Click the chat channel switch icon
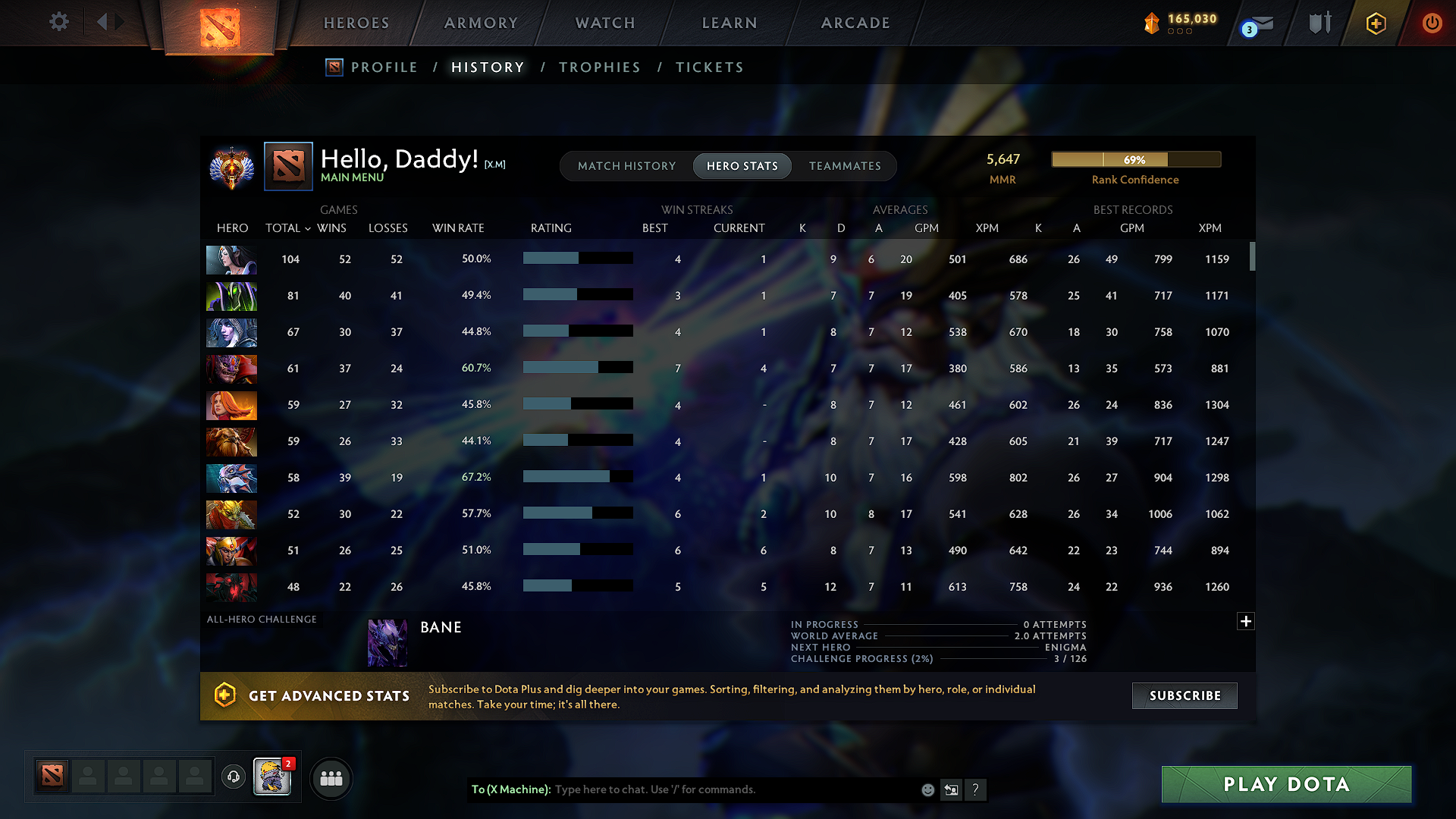 (952, 789)
